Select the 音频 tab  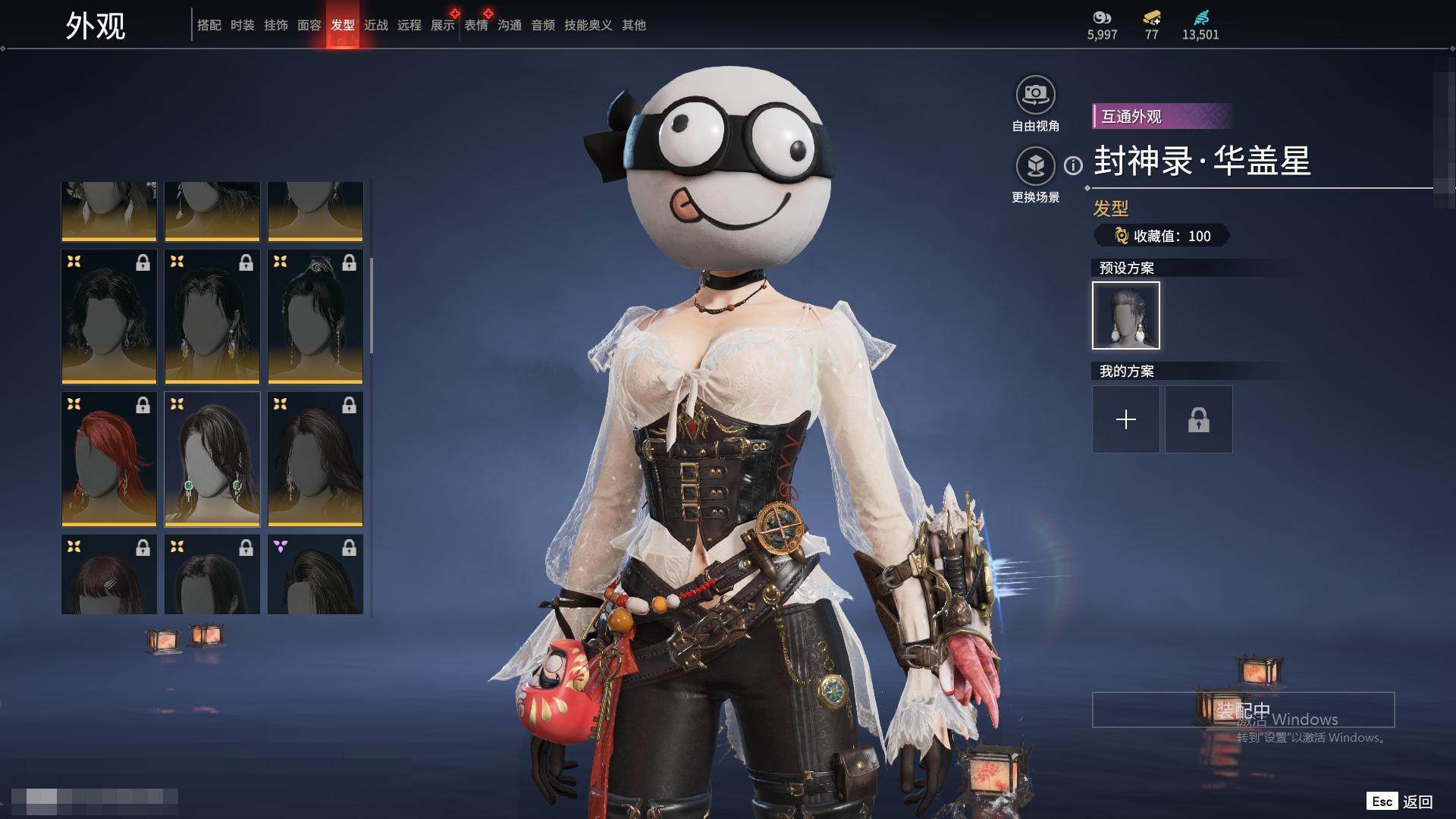tap(542, 25)
